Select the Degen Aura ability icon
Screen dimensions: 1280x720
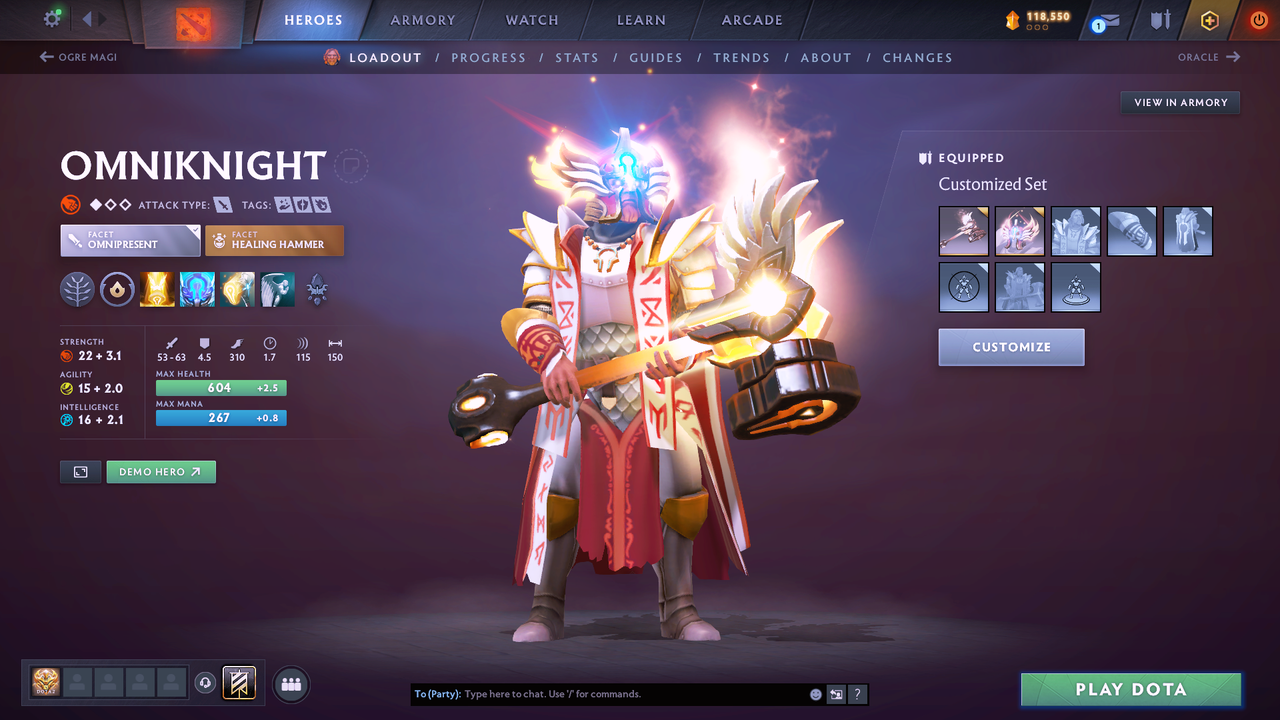[x=197, y=289]
